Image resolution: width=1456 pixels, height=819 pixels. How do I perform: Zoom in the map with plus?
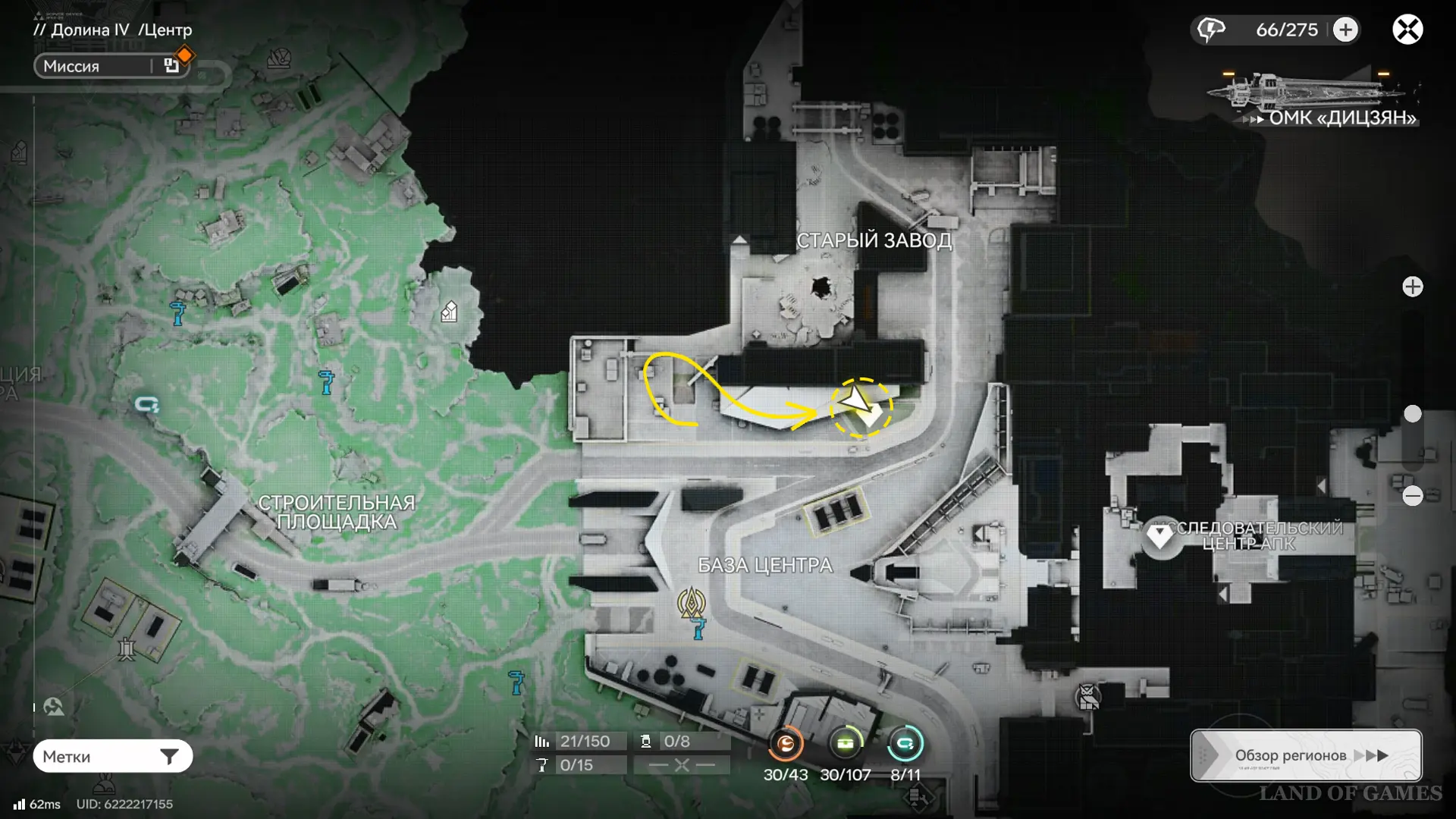tap(1412, 287)
